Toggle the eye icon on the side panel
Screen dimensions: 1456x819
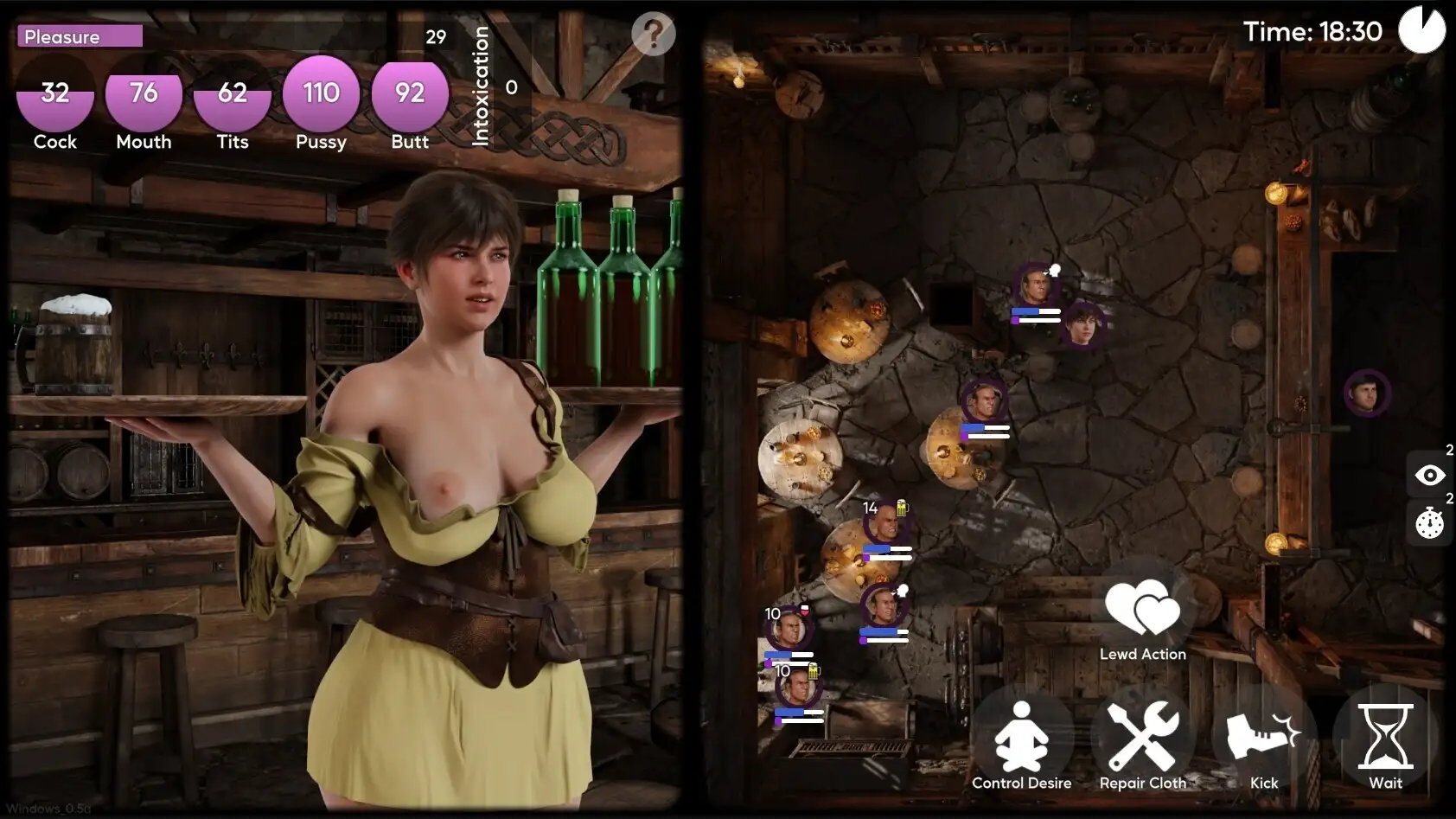(1429, 475)
